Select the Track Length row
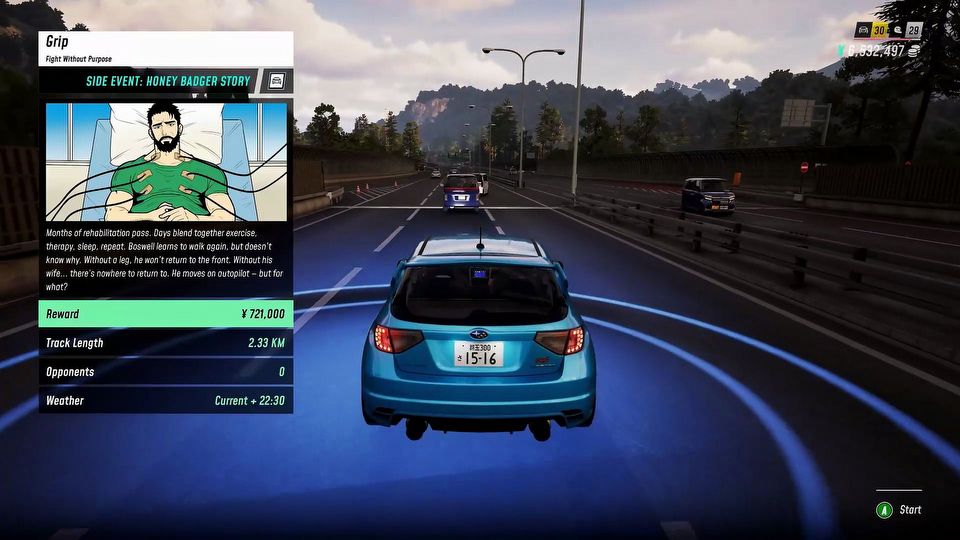Screen dimensions: 960x540 (166, 343)
